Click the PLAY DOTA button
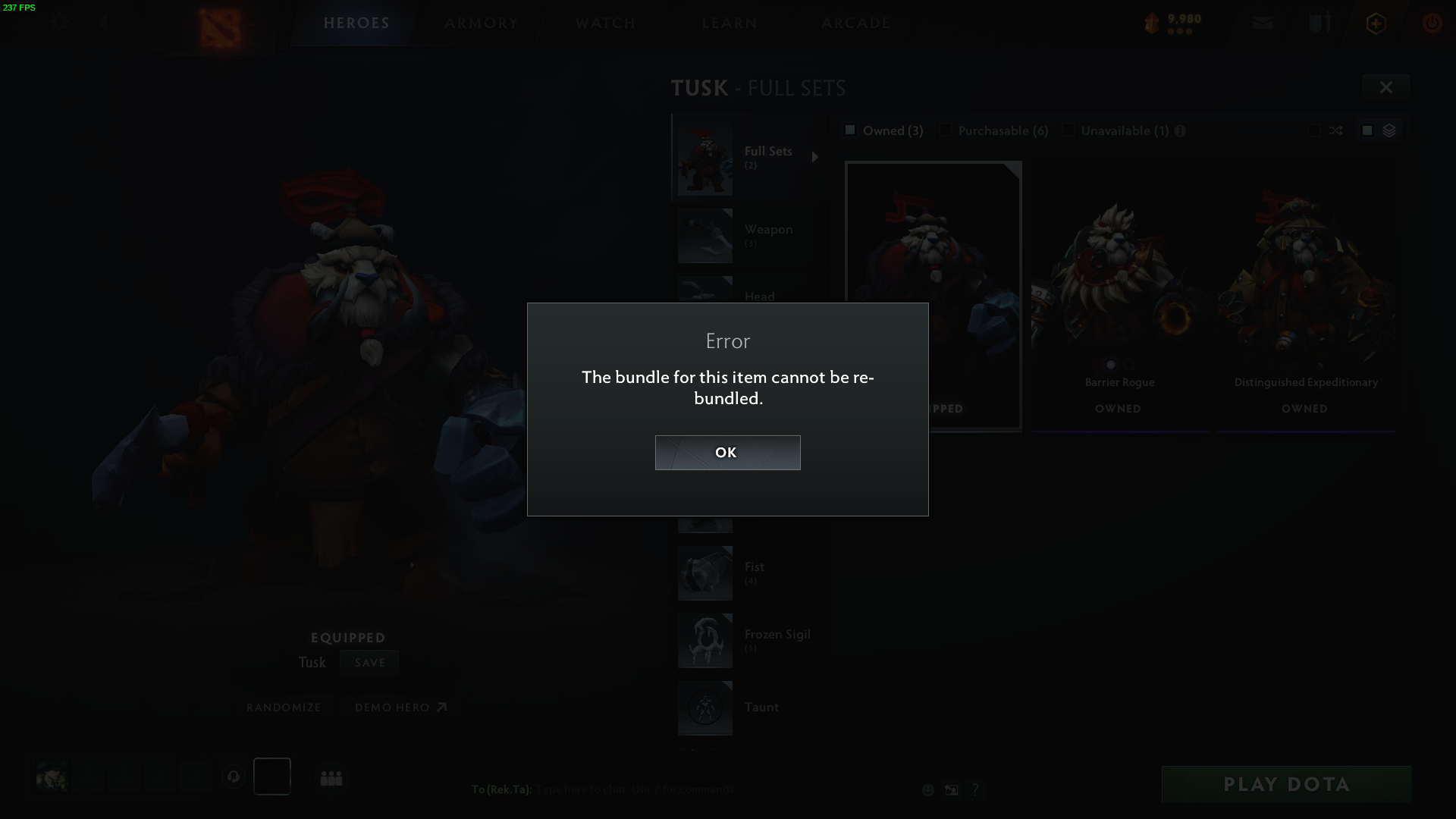 (1285, 784)
